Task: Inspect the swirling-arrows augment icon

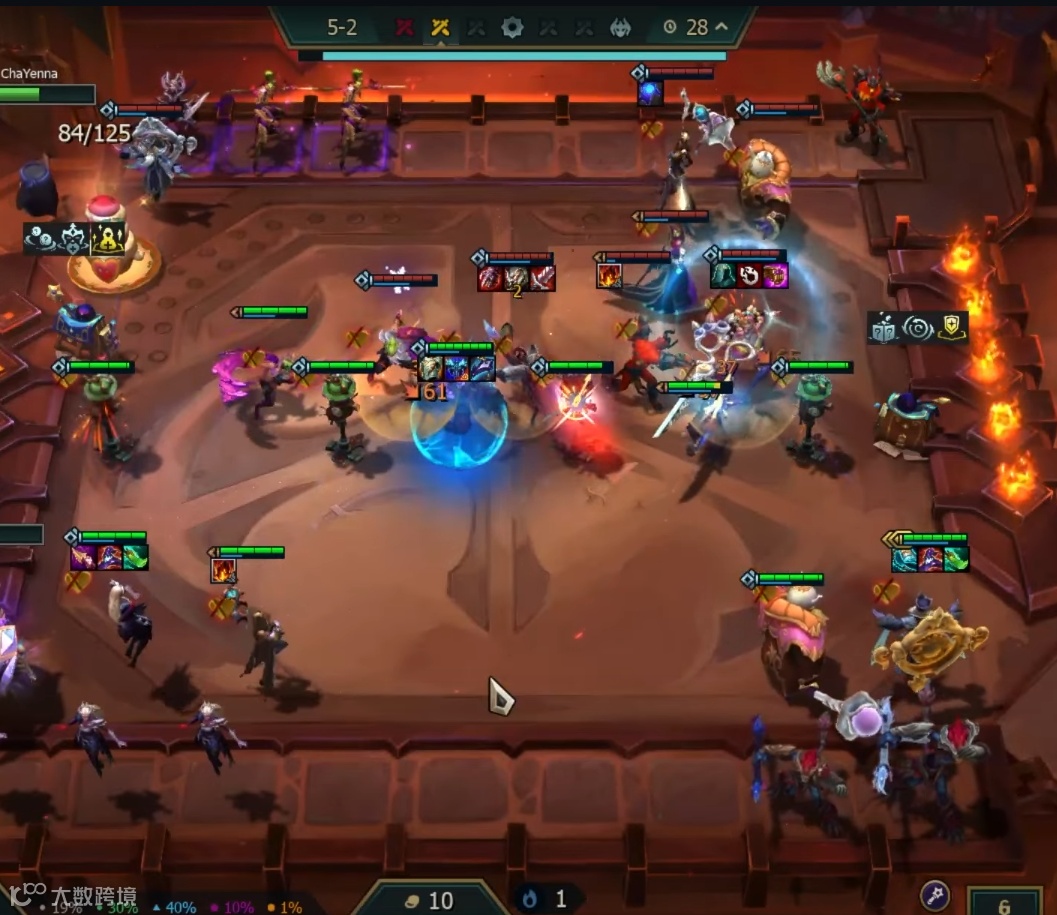Action: coord(917,328)
